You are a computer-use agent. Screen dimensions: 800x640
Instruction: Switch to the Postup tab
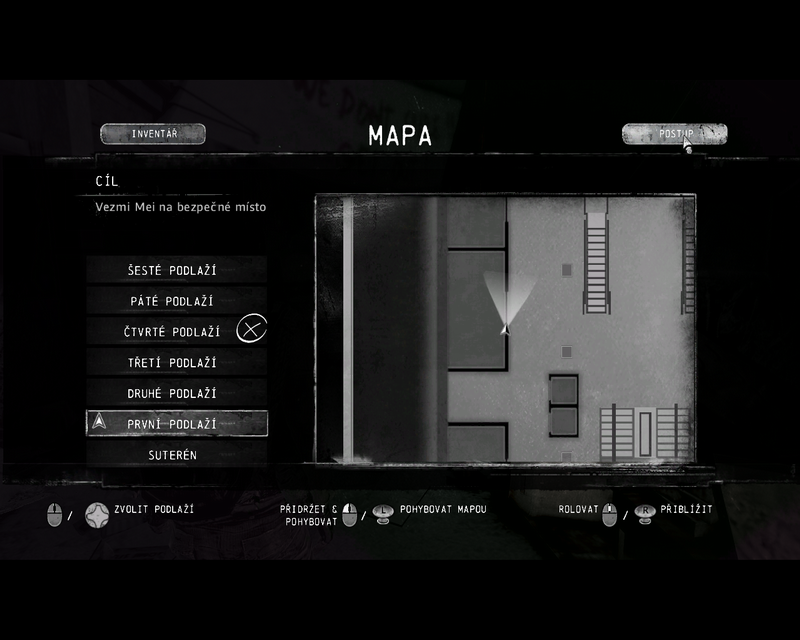[674, 134]
